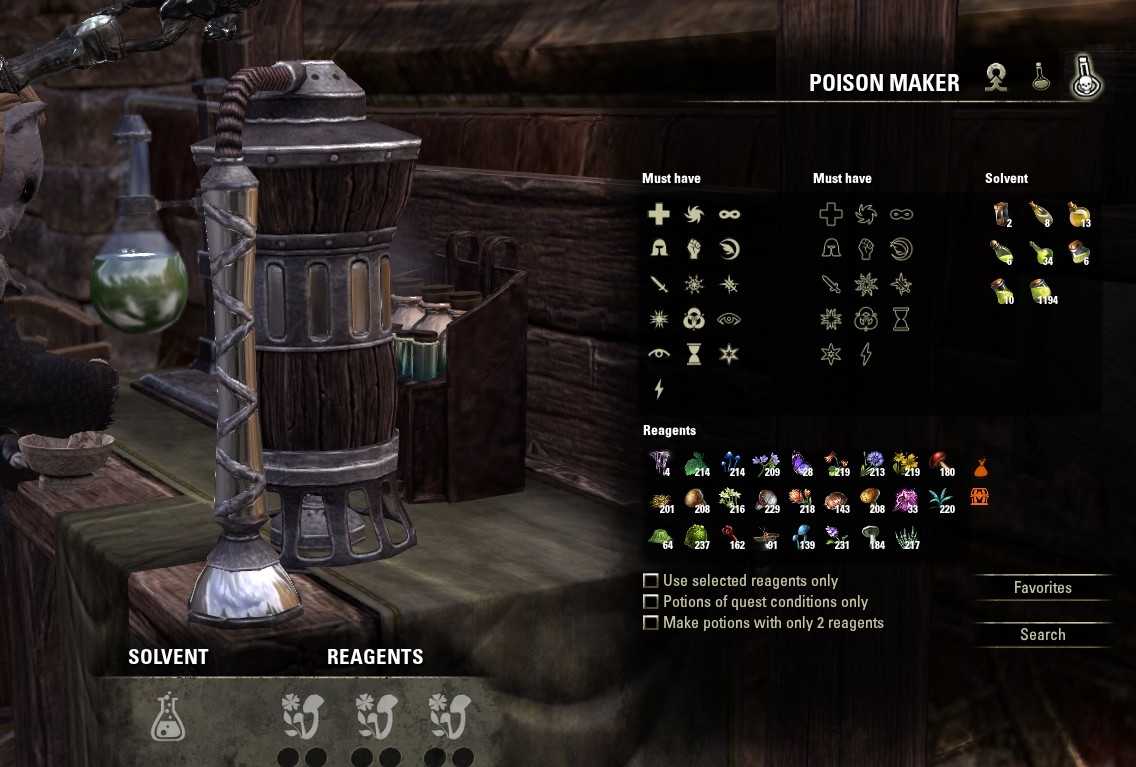The image size is (1136, 767).
Task: Pick the solvent with count 13
Action: 1077,214
